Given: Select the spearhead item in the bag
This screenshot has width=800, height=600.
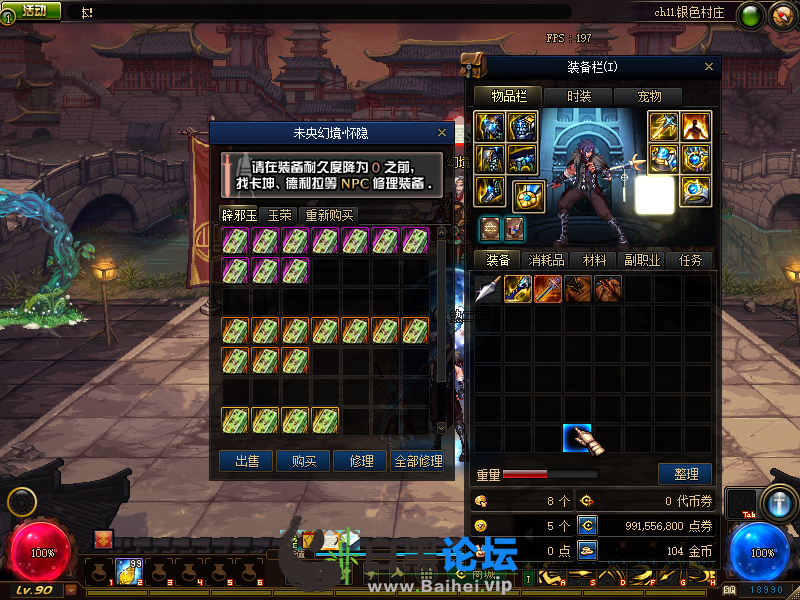Looking at the screenshot, I should (x=488, y=290).
